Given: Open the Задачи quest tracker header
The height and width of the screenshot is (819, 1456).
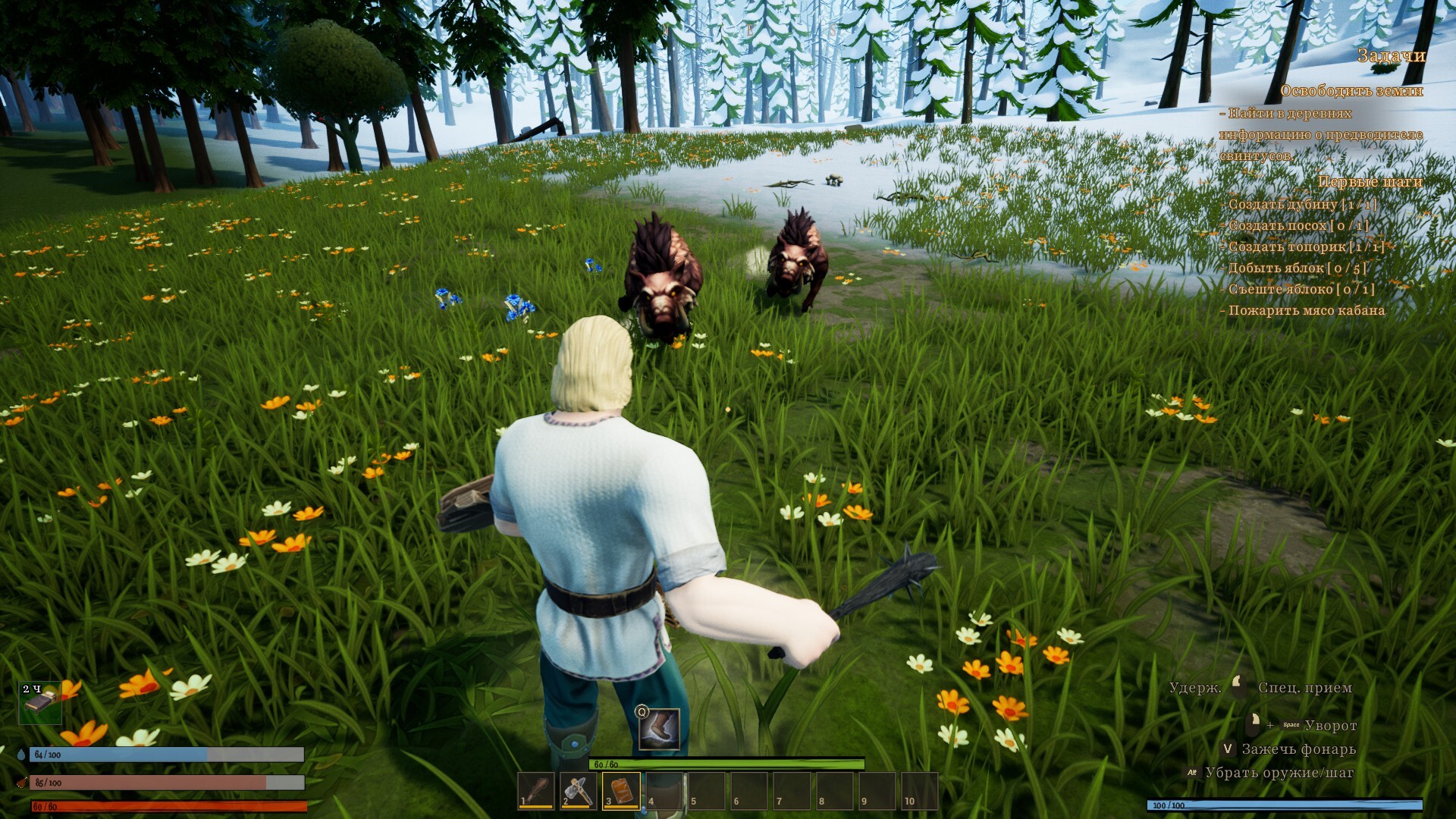Looking at the screenshot, I should [1391, 55].
